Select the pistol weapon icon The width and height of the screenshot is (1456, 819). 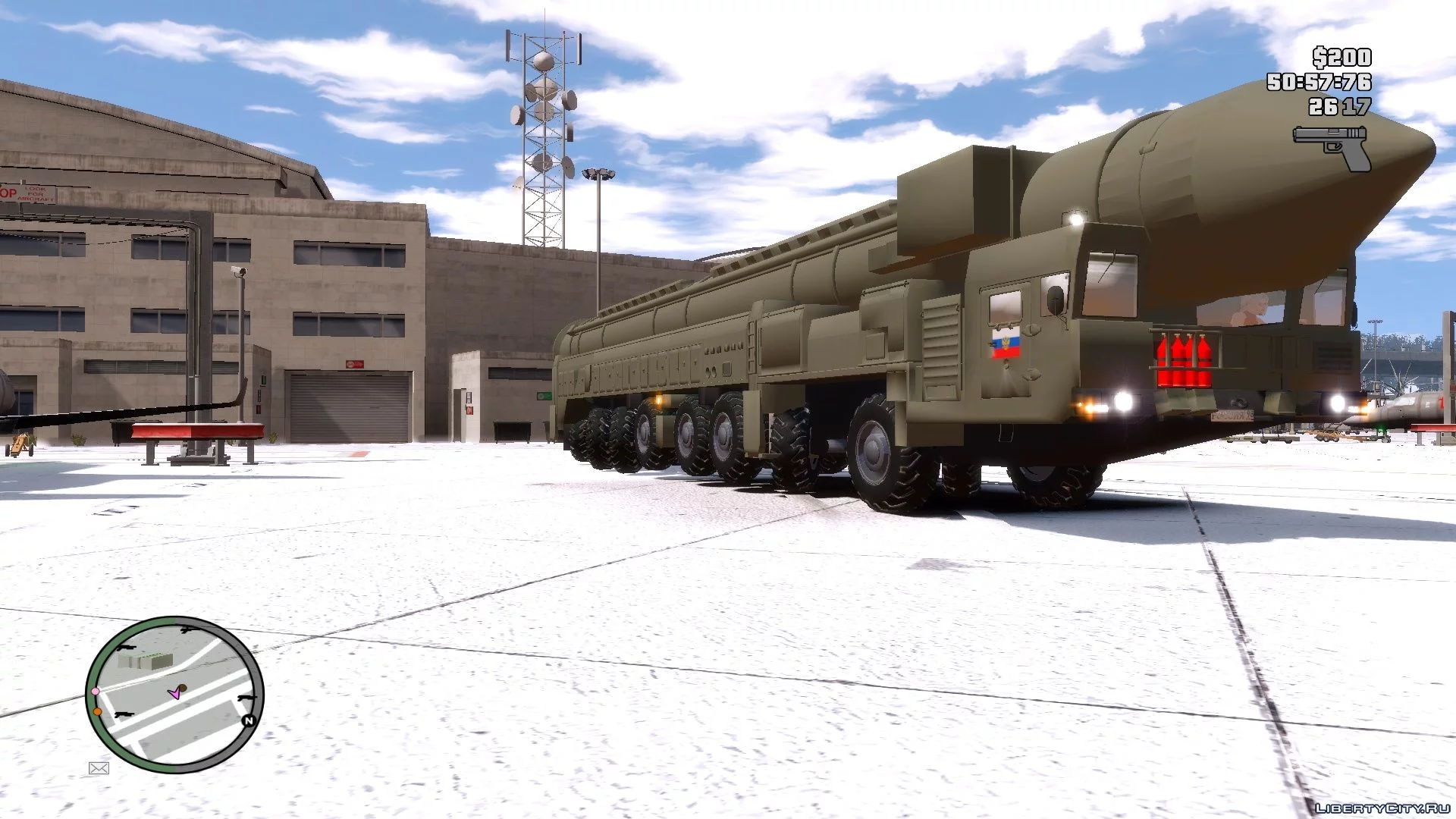(1332, 147)
